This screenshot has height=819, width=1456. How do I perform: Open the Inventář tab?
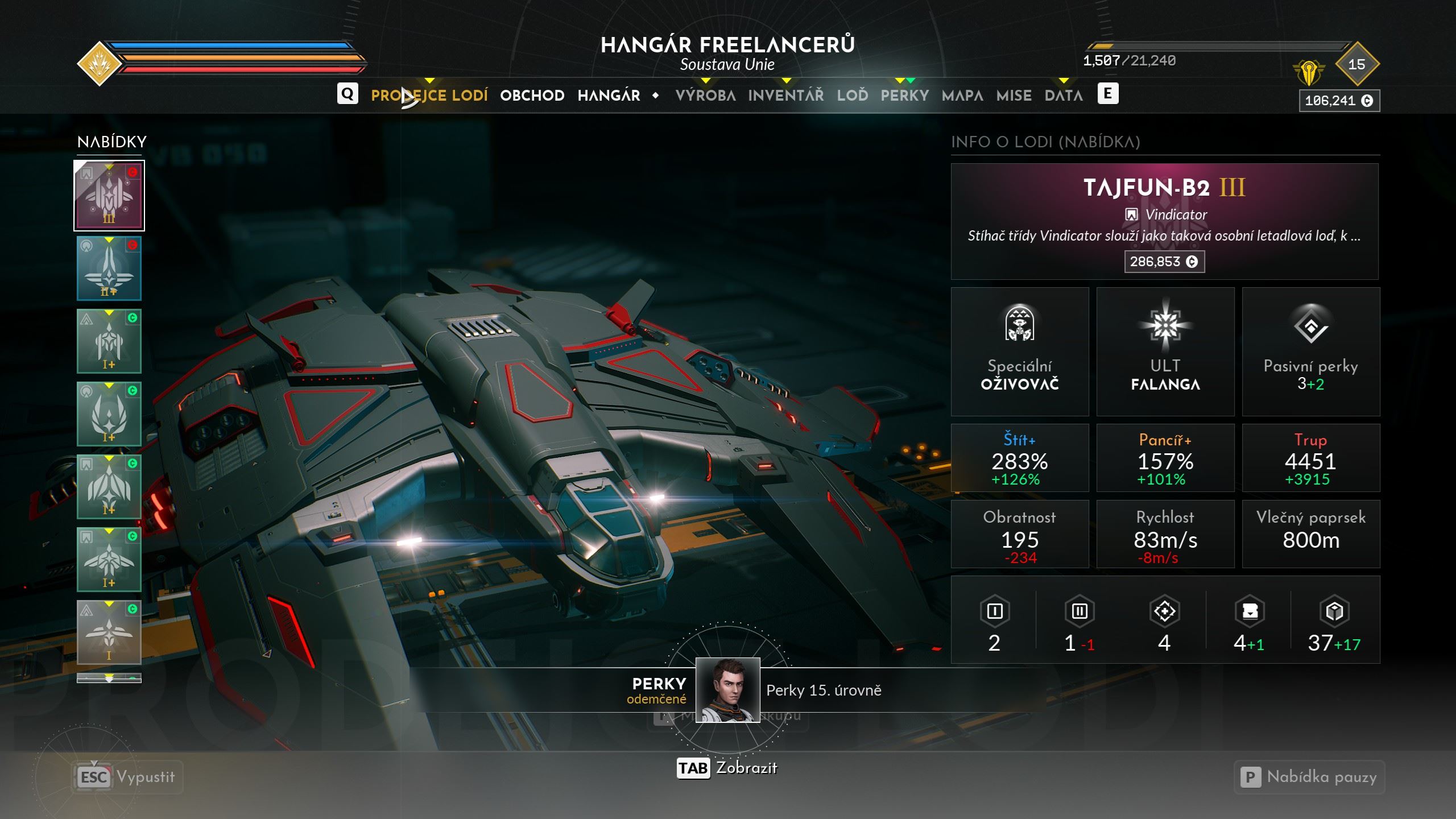tap(785, 96)
